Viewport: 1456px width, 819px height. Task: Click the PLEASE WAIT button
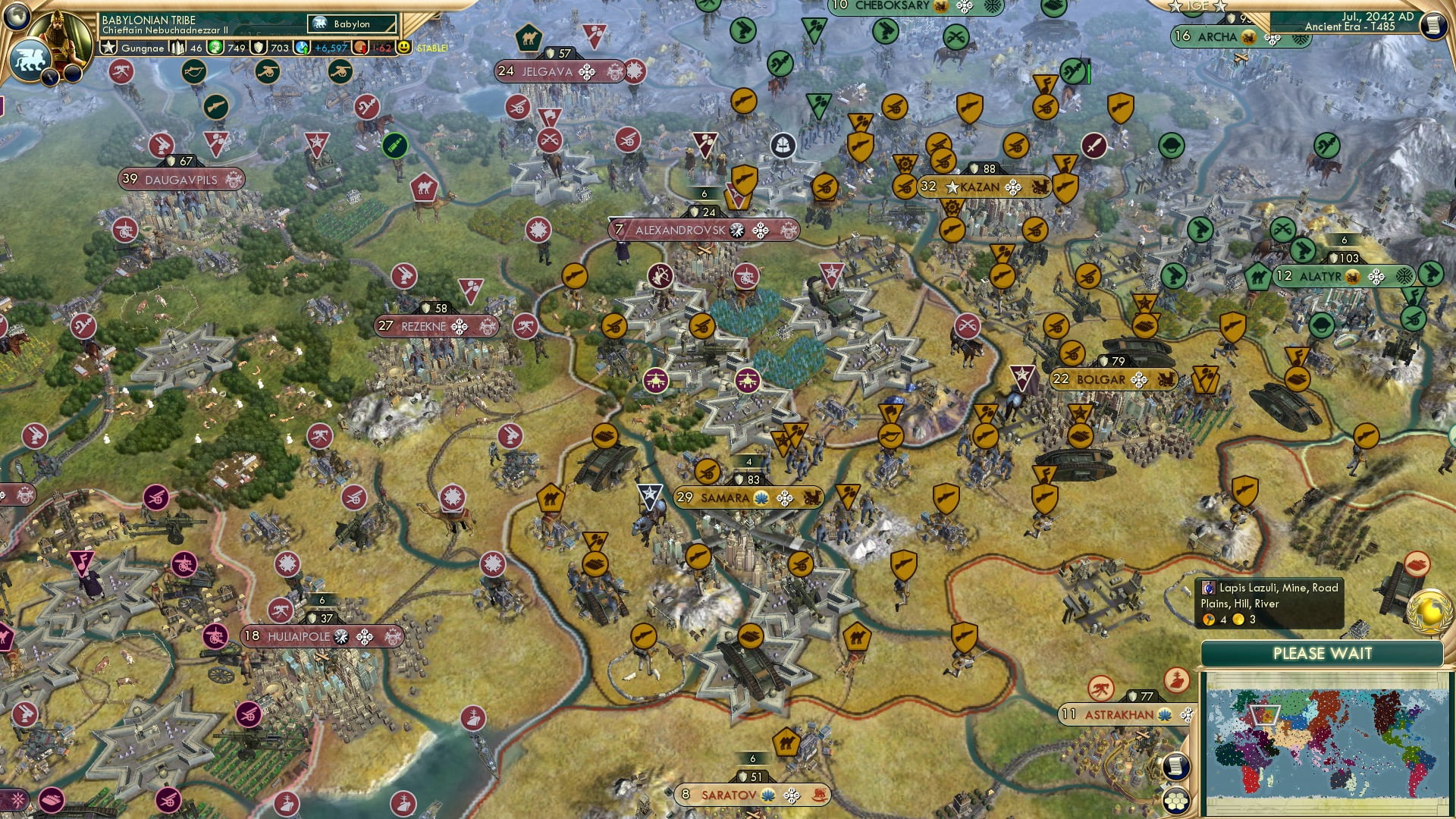1323,654
